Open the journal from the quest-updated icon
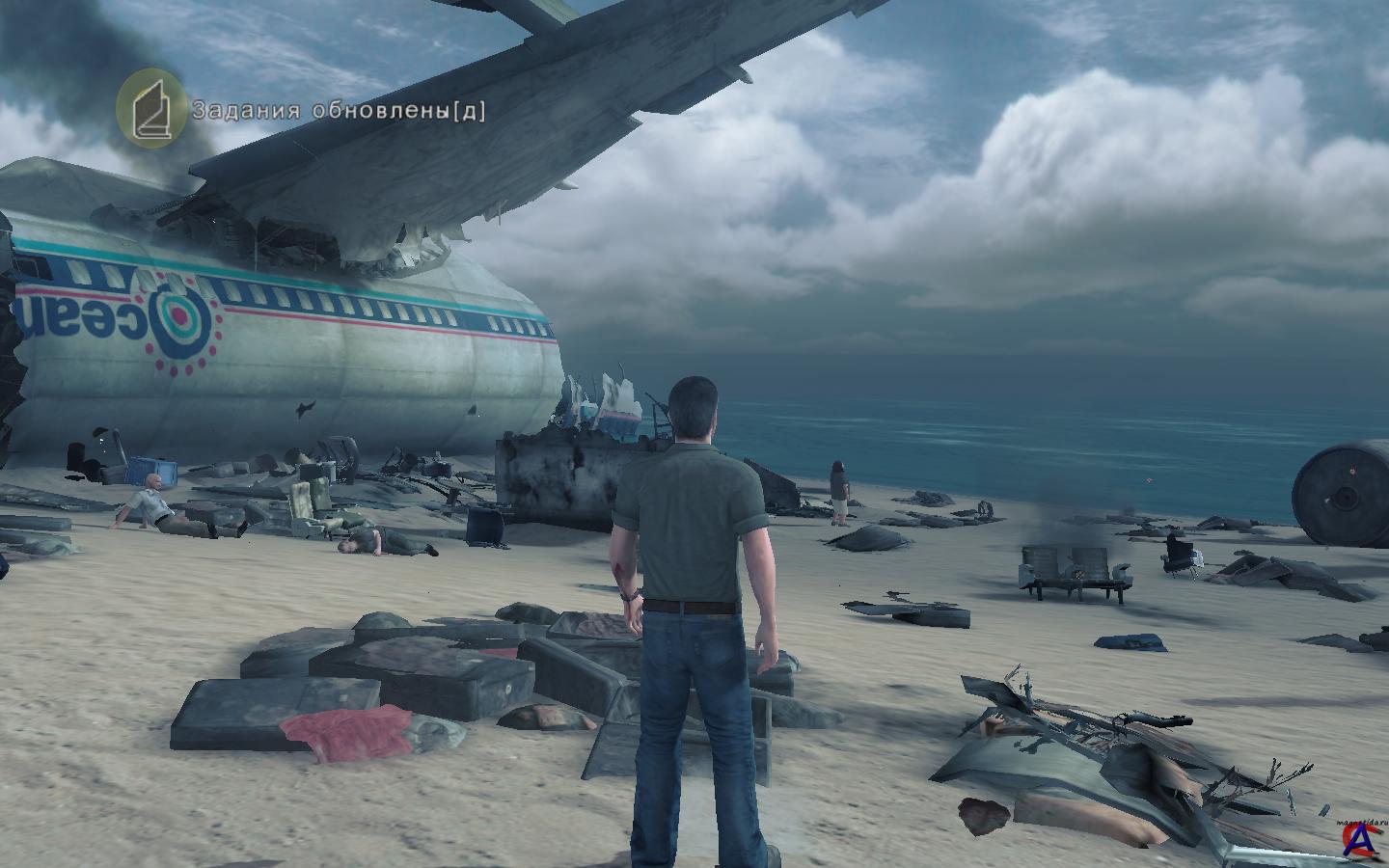Image resolution: width=1389 pixels, height=868 pixels. [x=152, y=104]
